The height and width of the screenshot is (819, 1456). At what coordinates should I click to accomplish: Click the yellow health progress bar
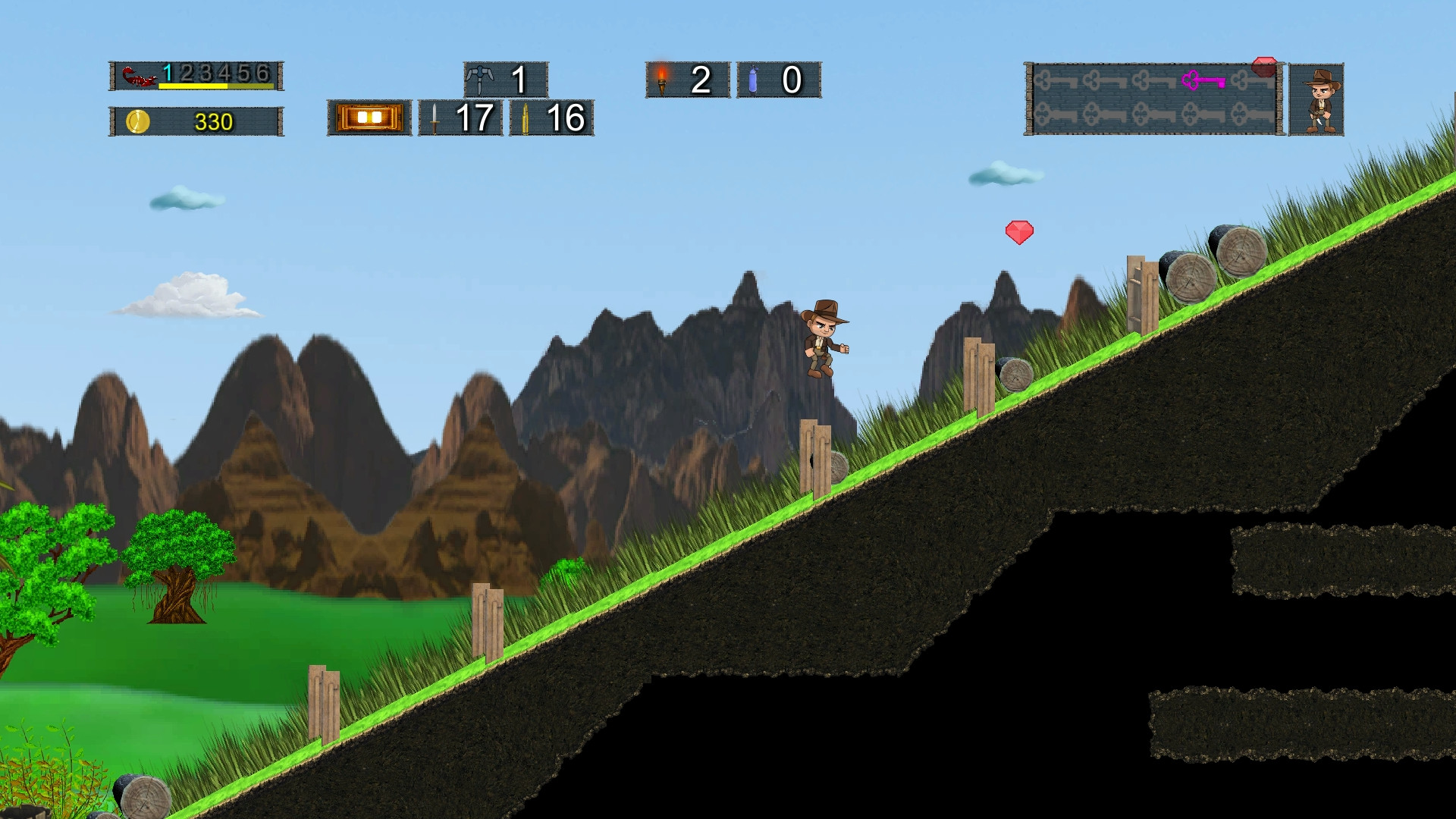(191, 86)
